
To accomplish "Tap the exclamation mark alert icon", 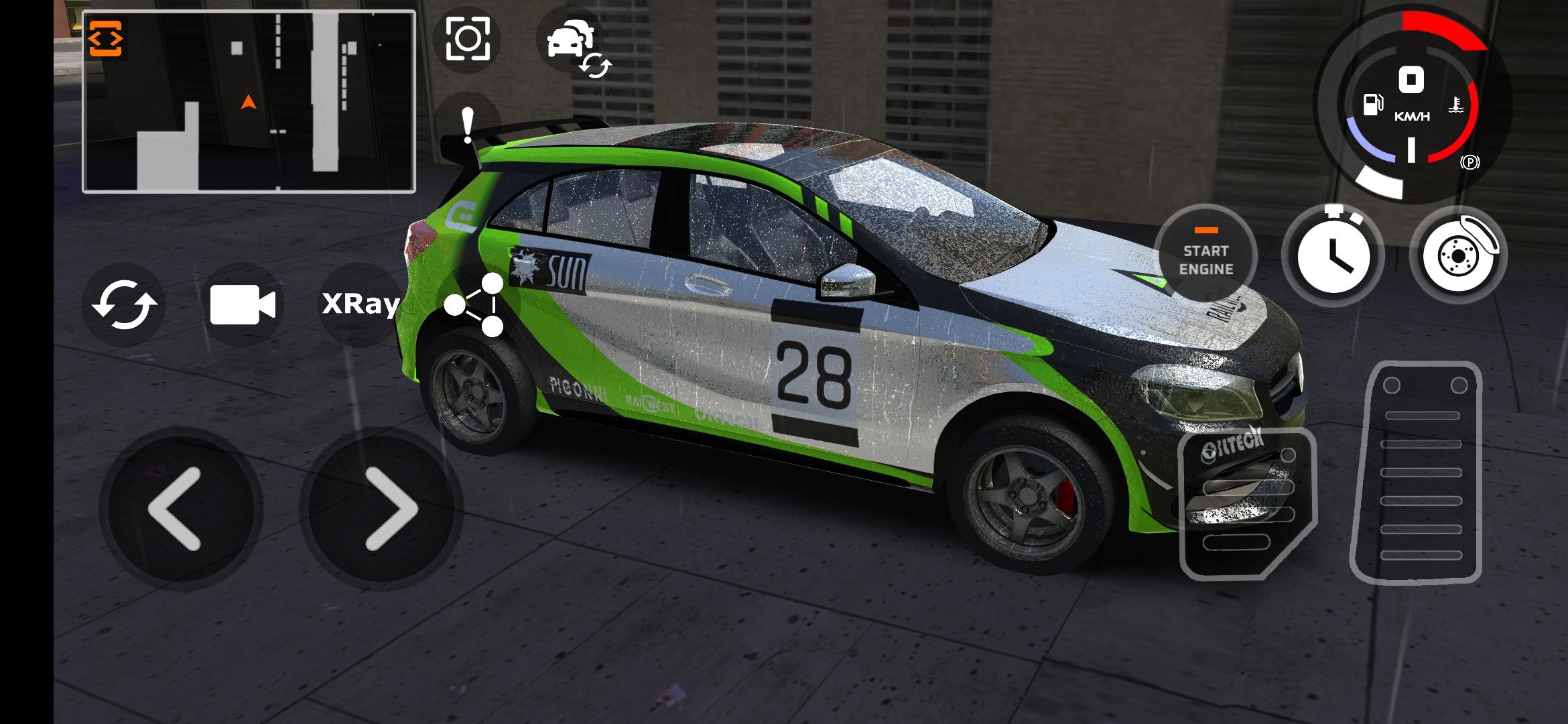I will 468,125.
